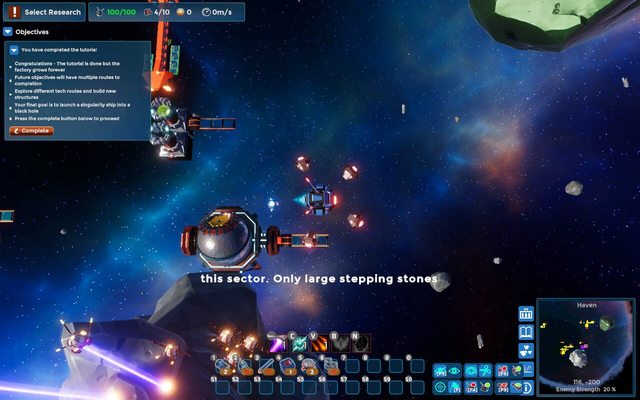Viewport: 640px width, 400px height.
Task: Open the Select Research panel
Action: click(x=44, y=12)
